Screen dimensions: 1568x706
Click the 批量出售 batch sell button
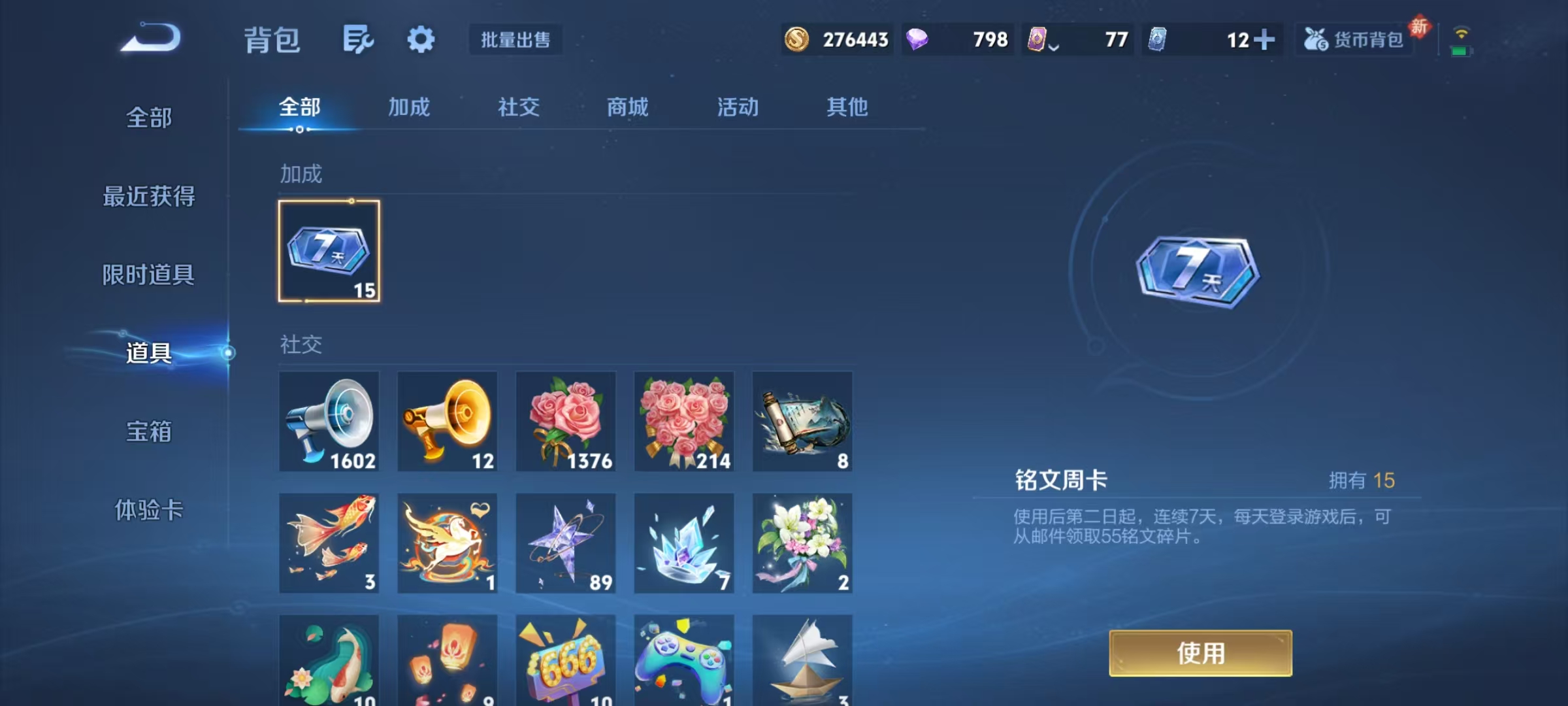(515, 40)
